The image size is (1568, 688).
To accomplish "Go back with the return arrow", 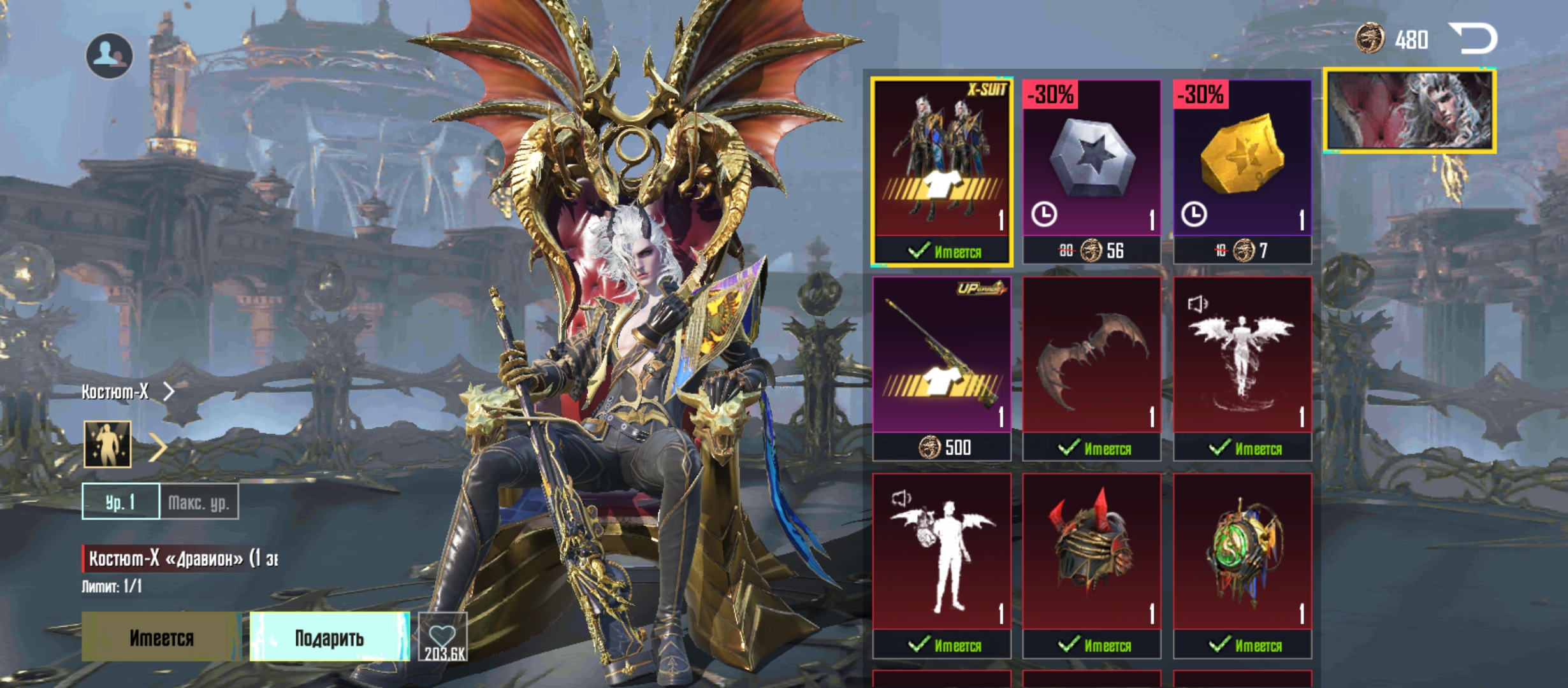I will coord(1473,38).
